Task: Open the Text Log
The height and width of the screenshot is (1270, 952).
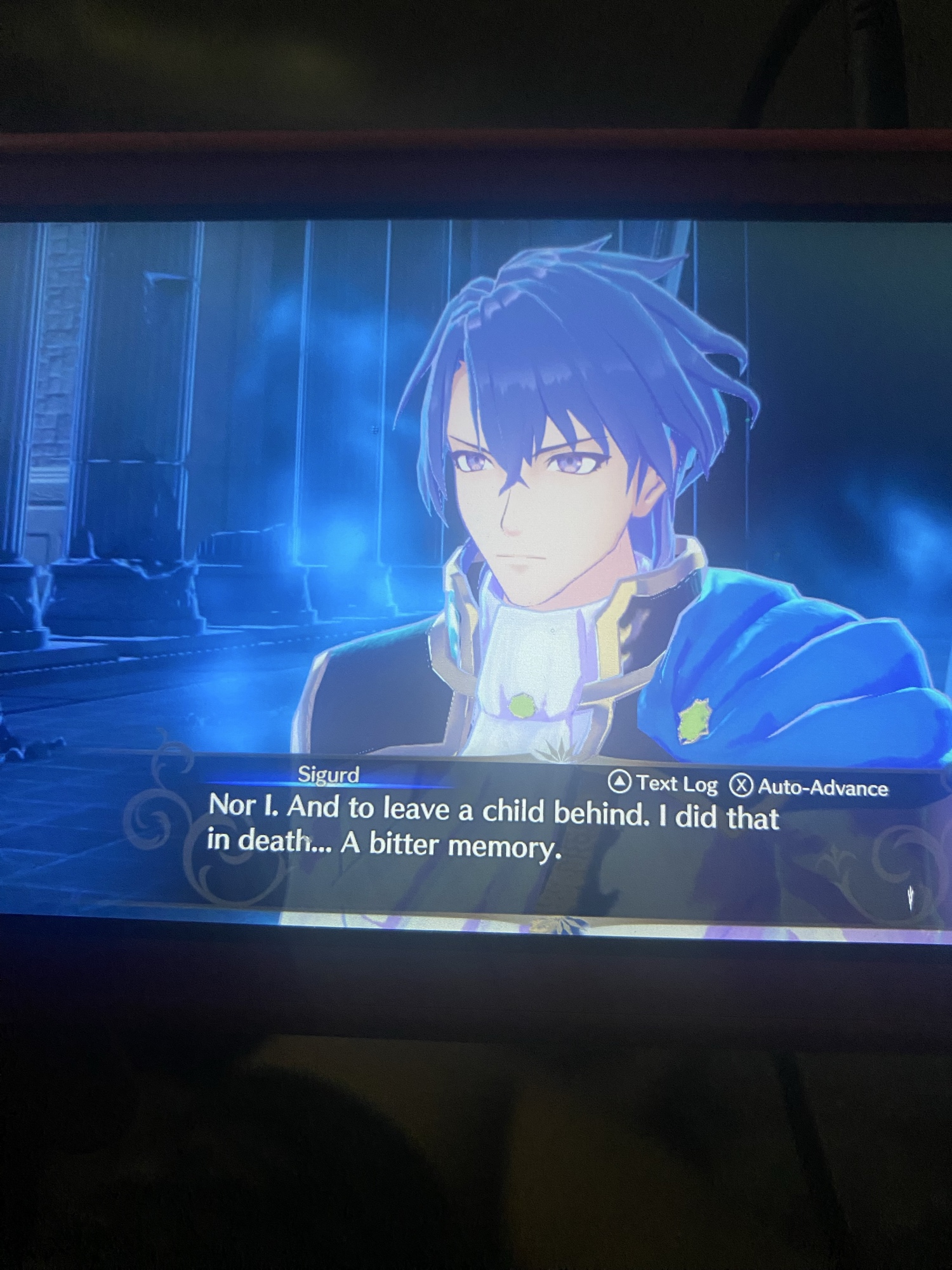Action: [x=664, y=784]
